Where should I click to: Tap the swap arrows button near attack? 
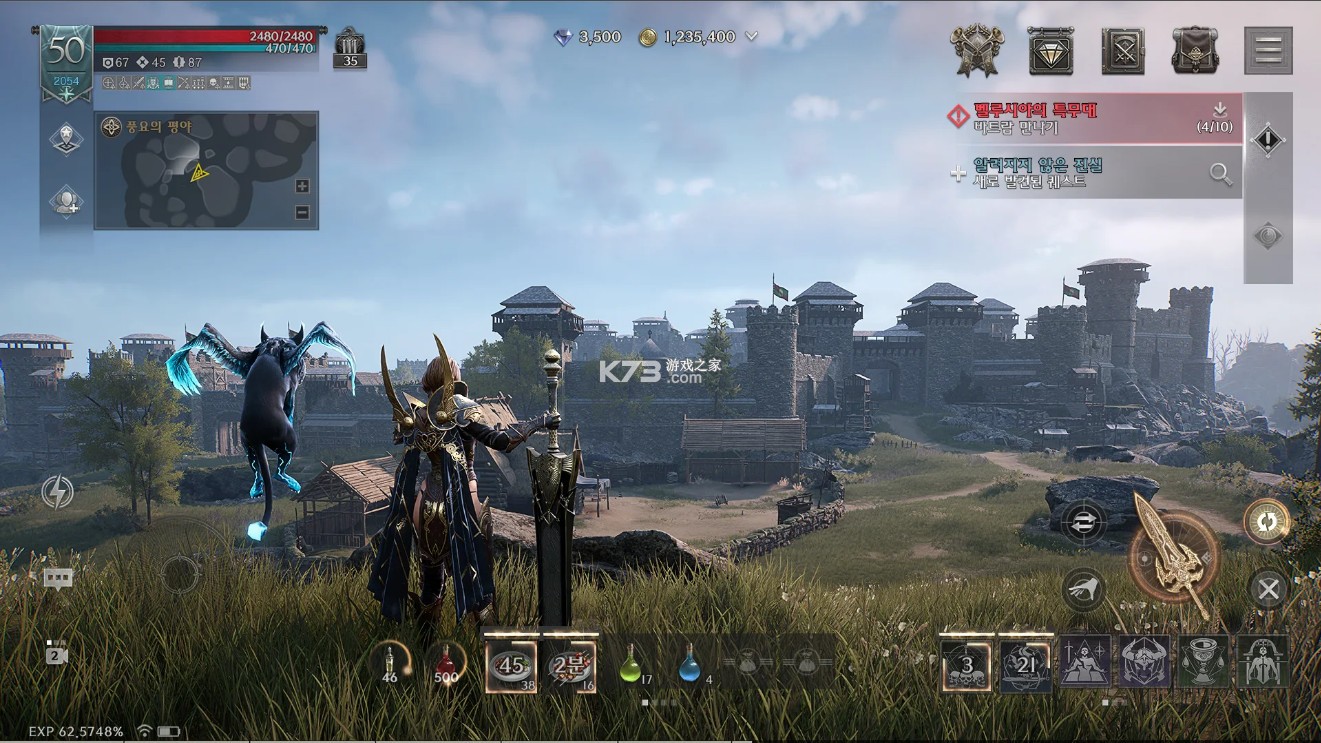click(x=1083, y=523)
